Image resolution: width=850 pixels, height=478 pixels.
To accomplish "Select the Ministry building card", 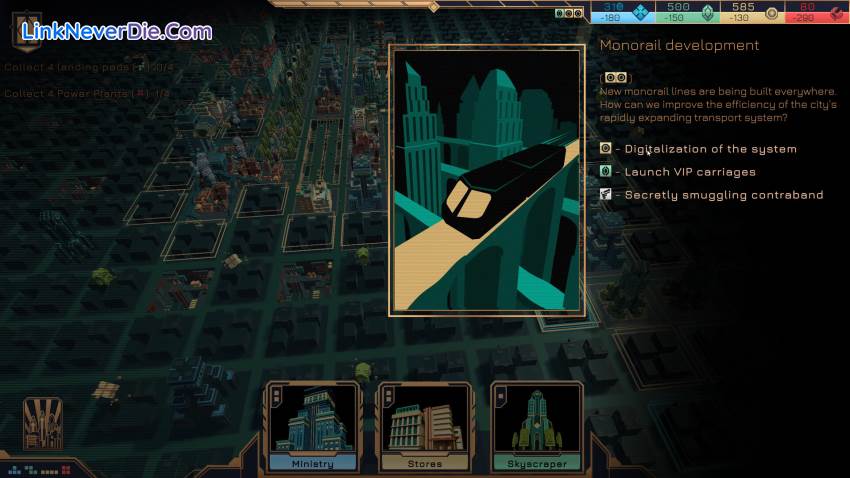I will (313, 428).
